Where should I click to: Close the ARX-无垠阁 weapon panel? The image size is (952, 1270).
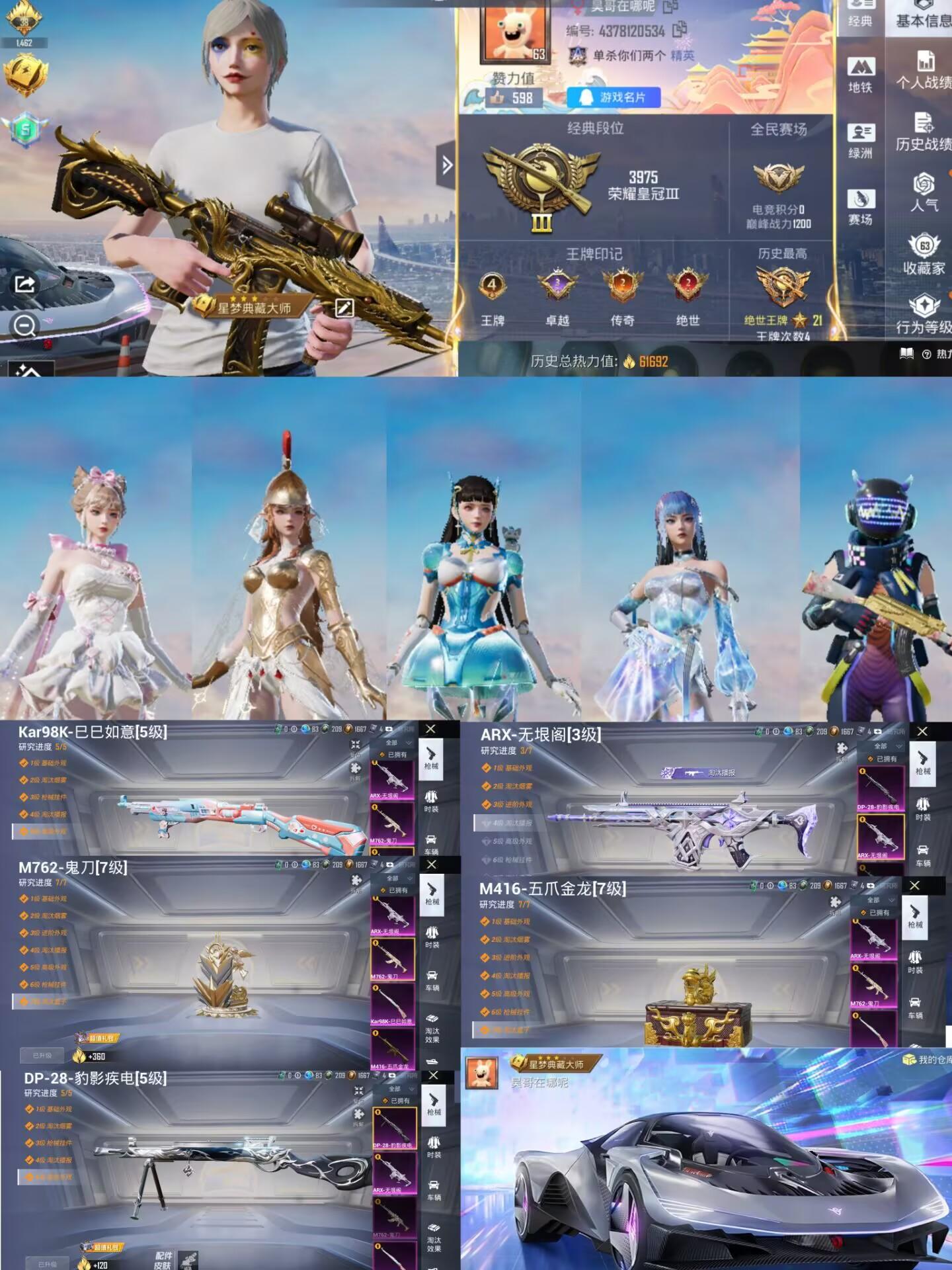tap(922, 731)
